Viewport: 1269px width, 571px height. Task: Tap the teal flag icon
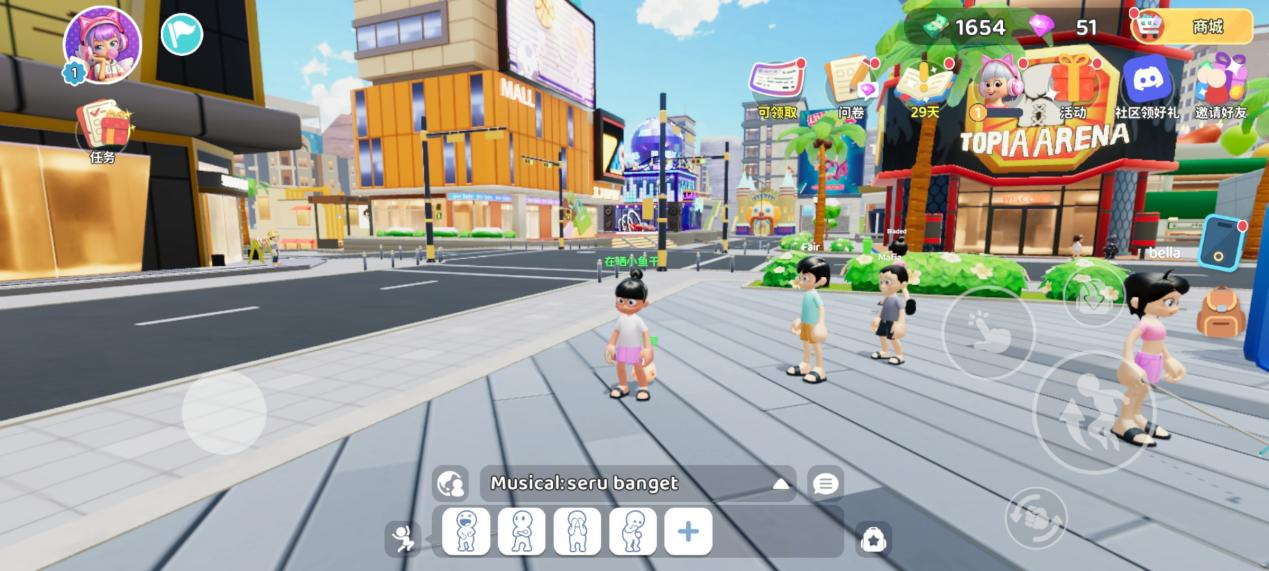(x=182, y=34)
